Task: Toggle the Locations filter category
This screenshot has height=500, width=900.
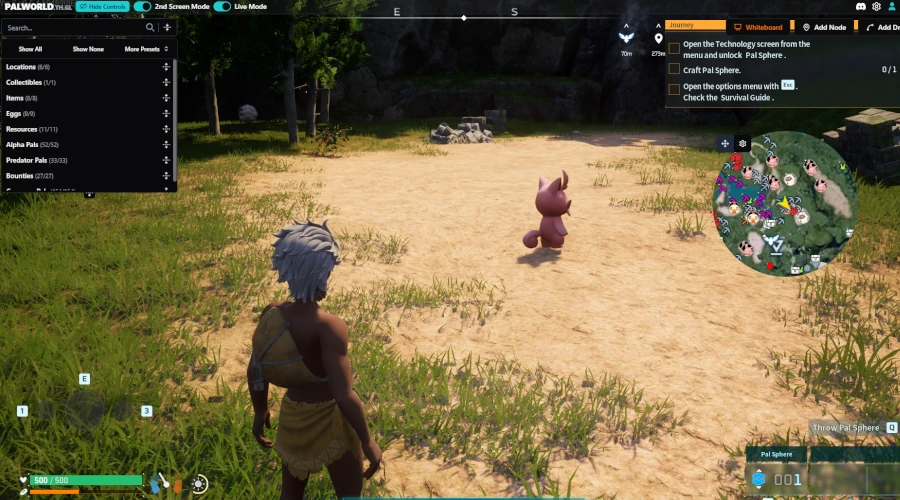Action: pyautogui.click(x=28, y=67)
